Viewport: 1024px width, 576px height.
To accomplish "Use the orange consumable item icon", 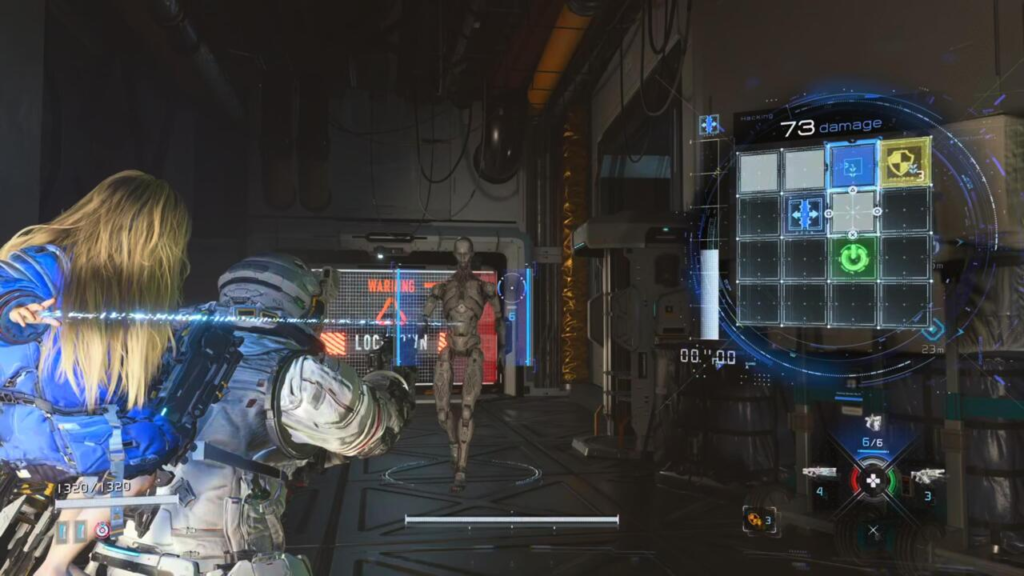I will click(753, 519).
